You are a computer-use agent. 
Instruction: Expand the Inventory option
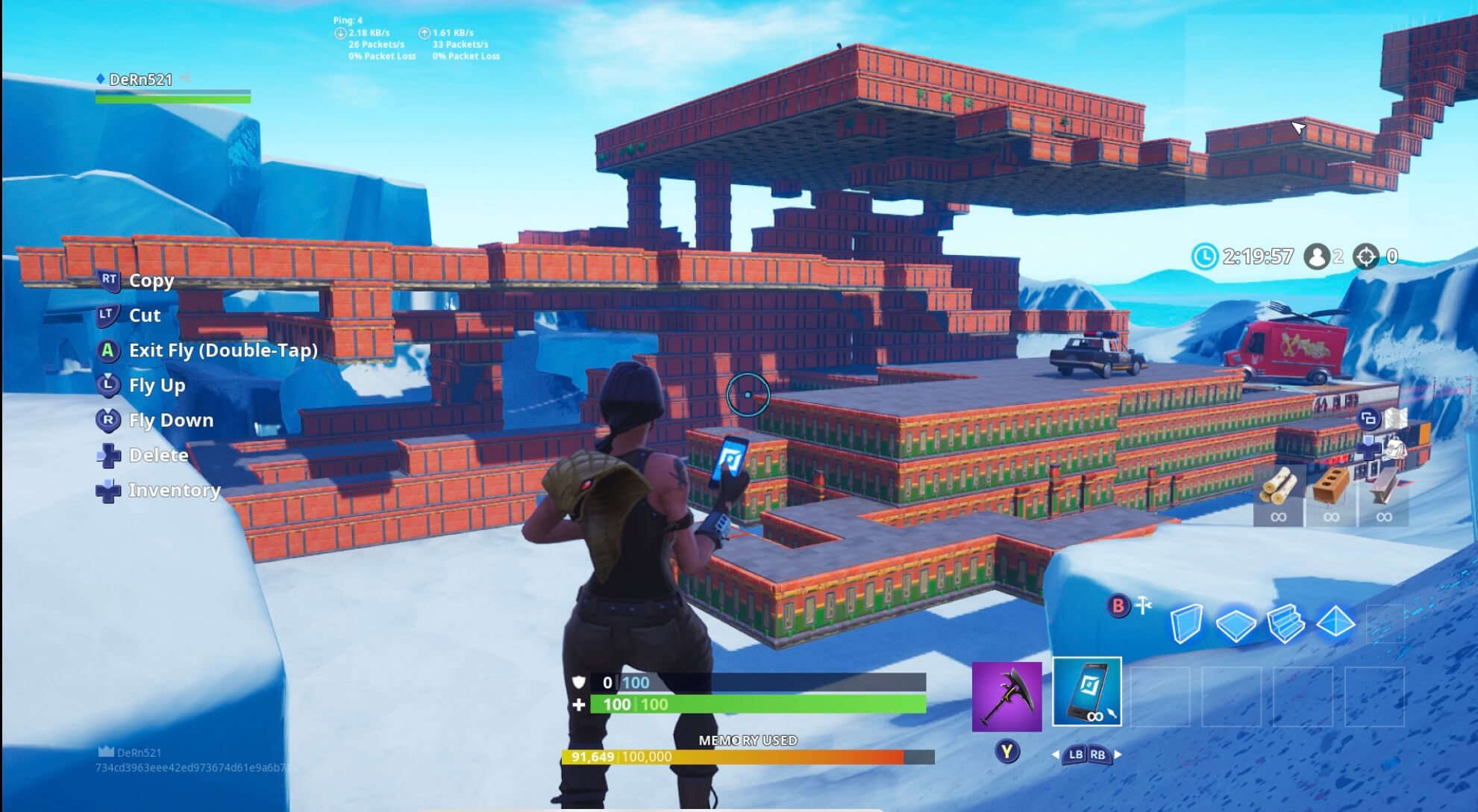[x=174, y=491]
